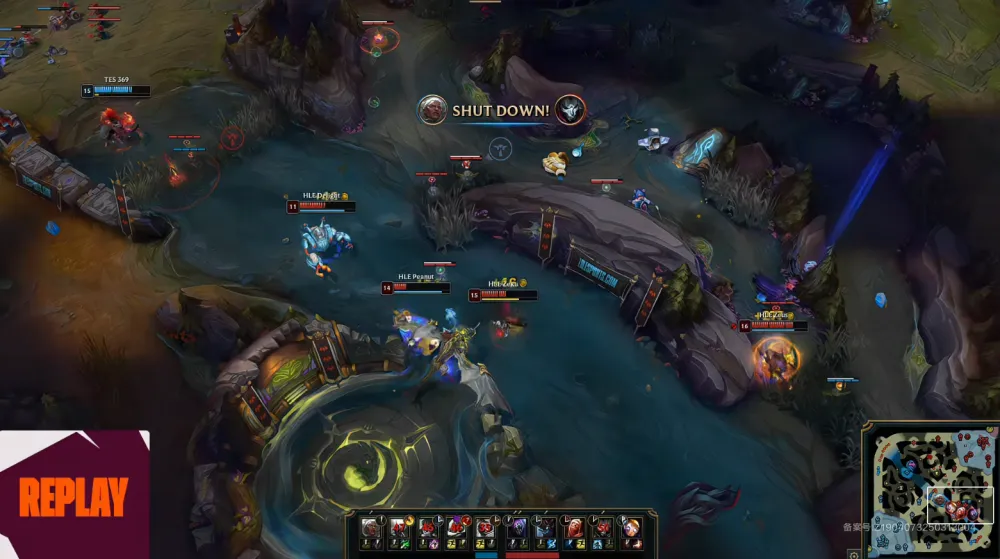Click the minimap in the corner
Image resolution: width=1000 pixels, height=559 pixels.
coord(930,488)
